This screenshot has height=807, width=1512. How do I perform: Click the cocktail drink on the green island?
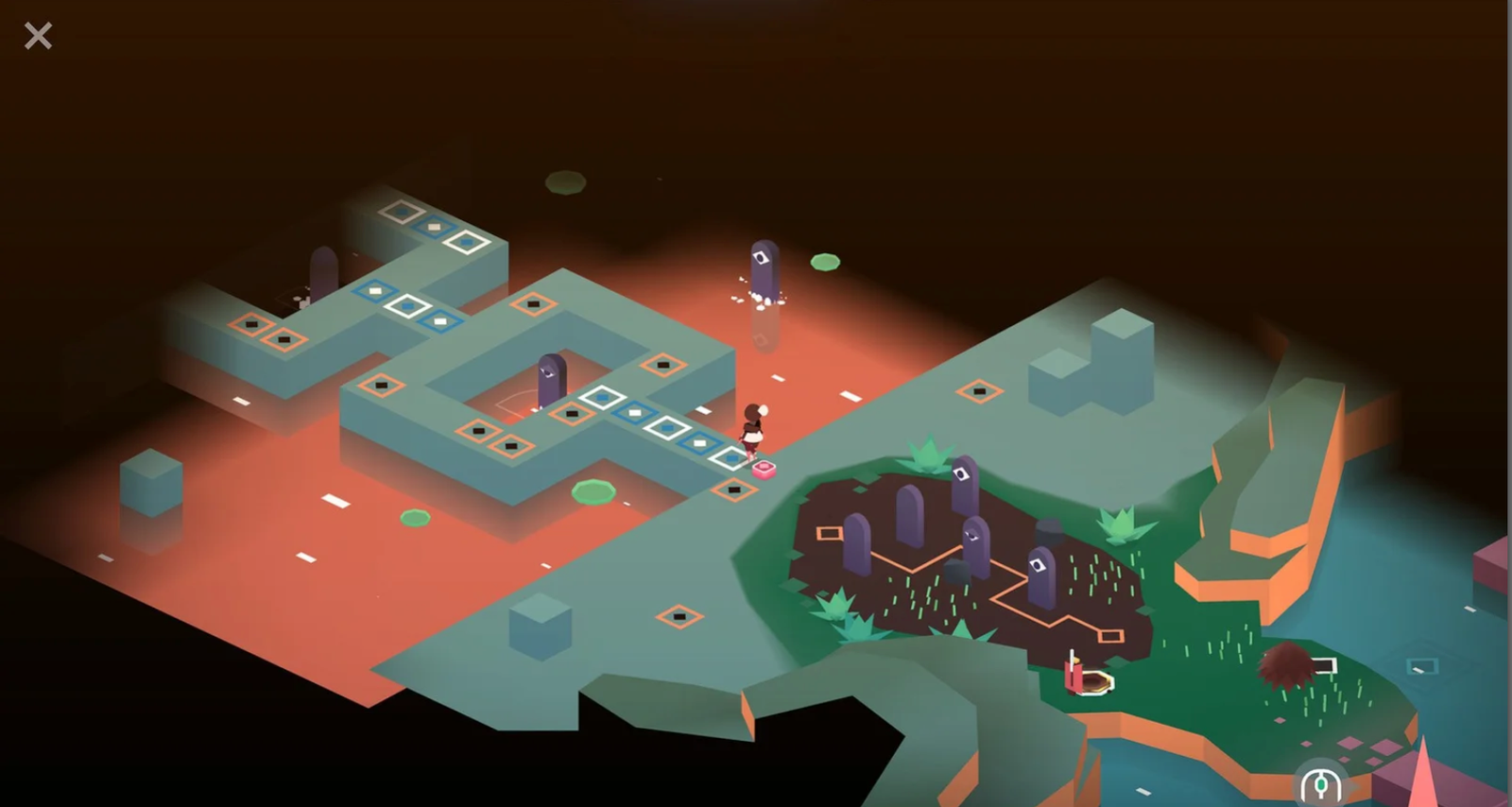click(x=1084, y=674)
